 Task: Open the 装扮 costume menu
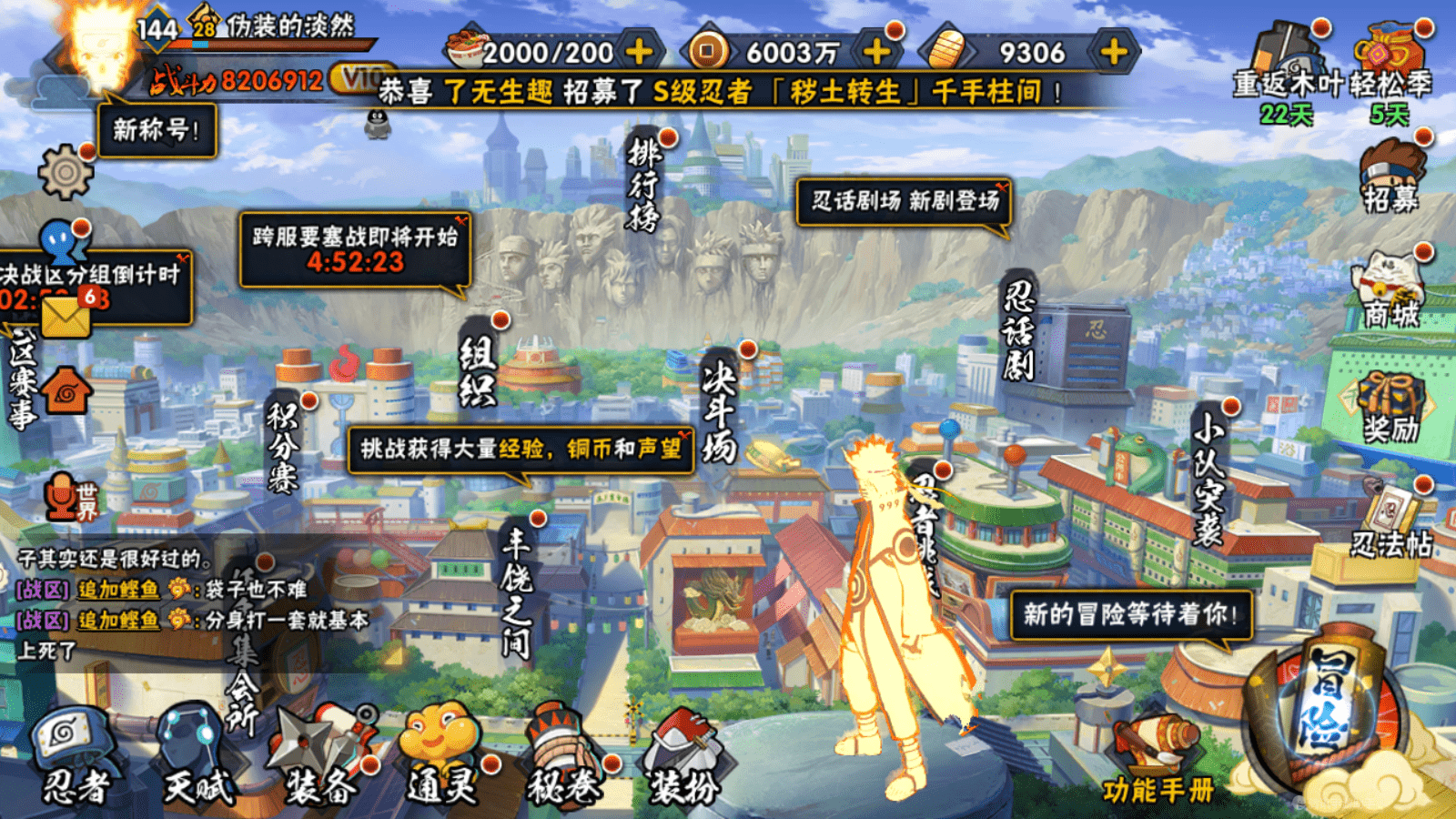(682, 757)
